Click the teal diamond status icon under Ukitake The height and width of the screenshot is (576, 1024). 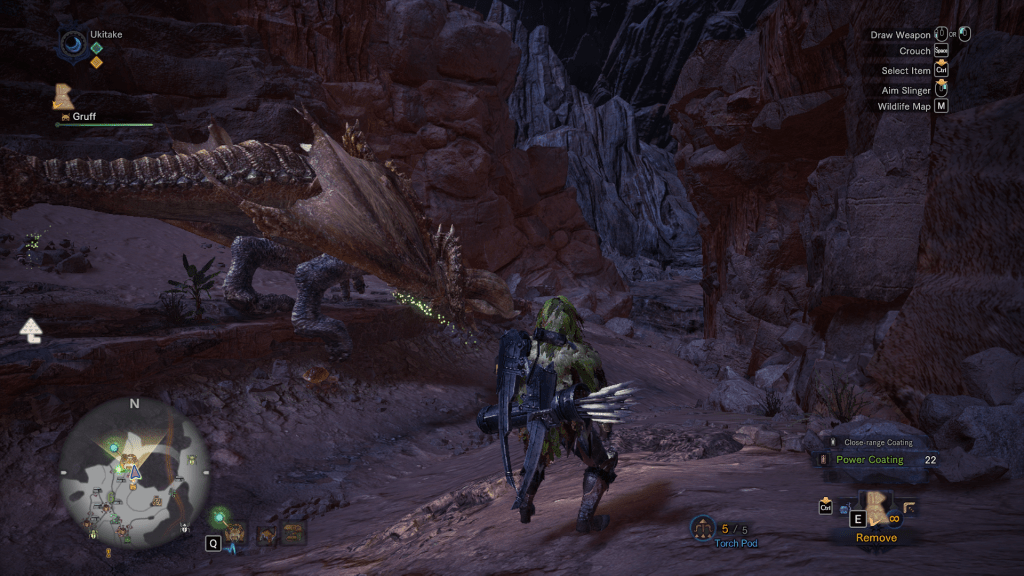[96, 47]
